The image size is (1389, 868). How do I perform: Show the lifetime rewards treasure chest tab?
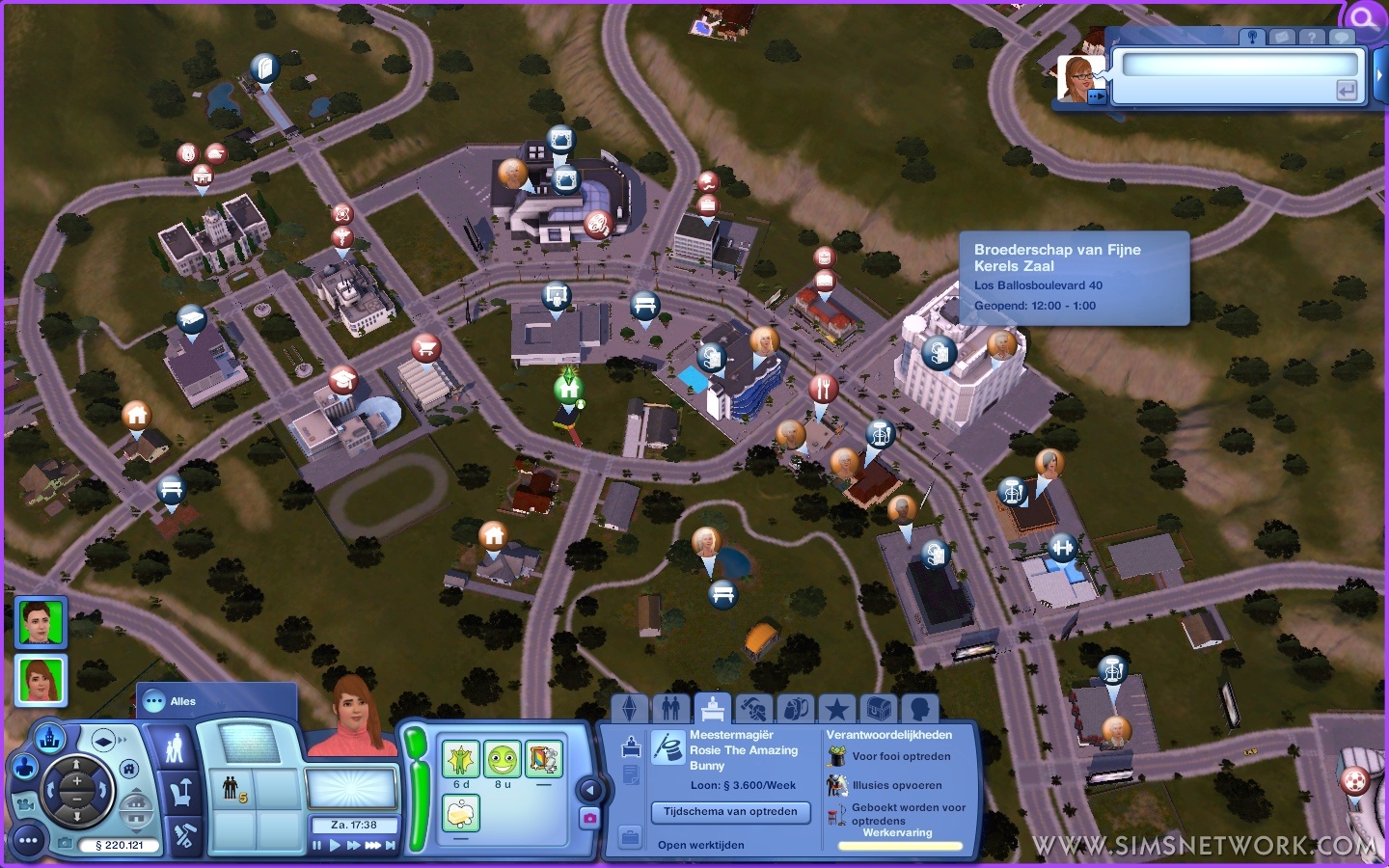point(878,710)
